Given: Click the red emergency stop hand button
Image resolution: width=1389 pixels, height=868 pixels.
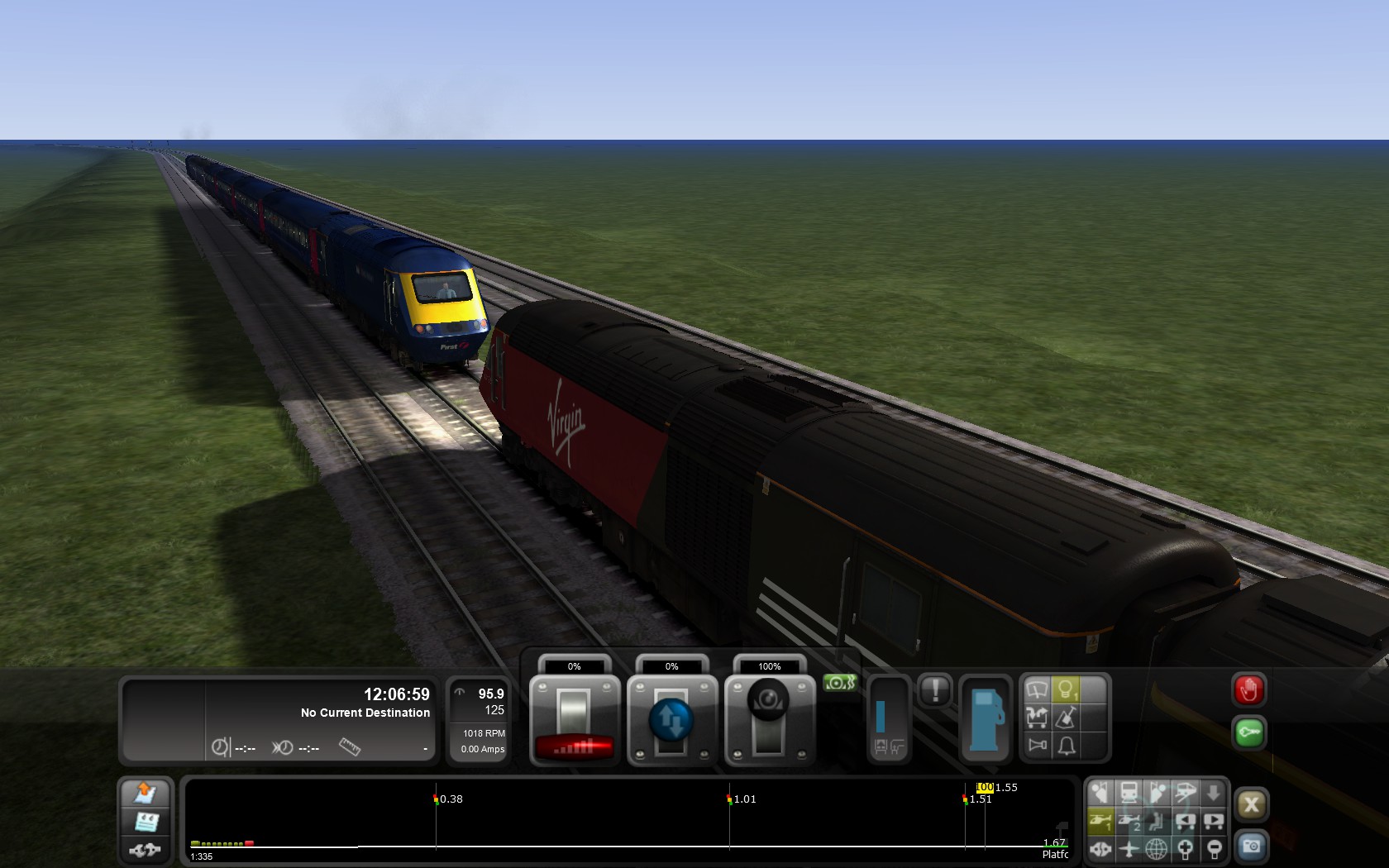Looking at the screenshot, I should pos(1248,689).
